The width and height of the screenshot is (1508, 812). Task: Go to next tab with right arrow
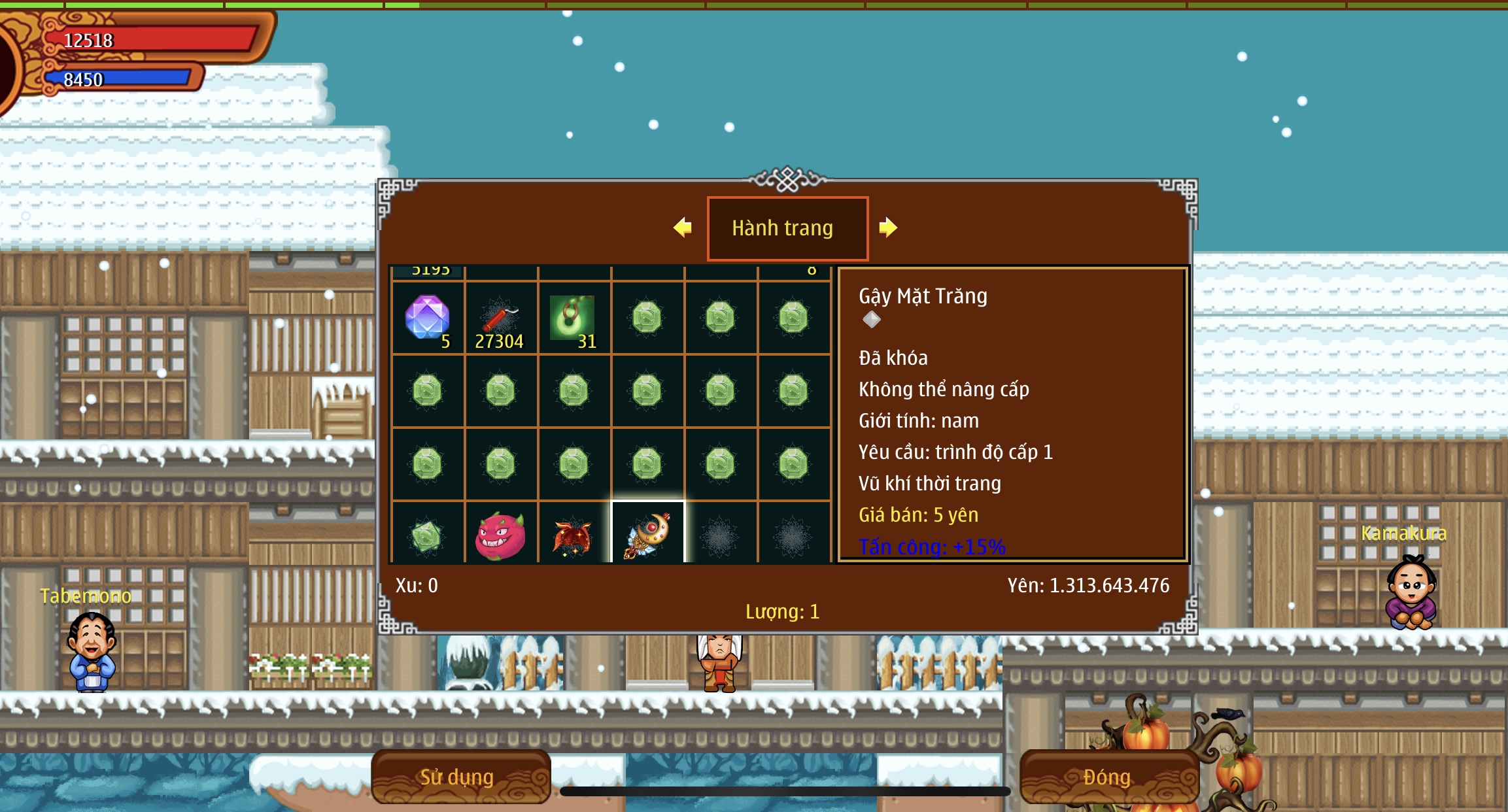click(887, 228)
